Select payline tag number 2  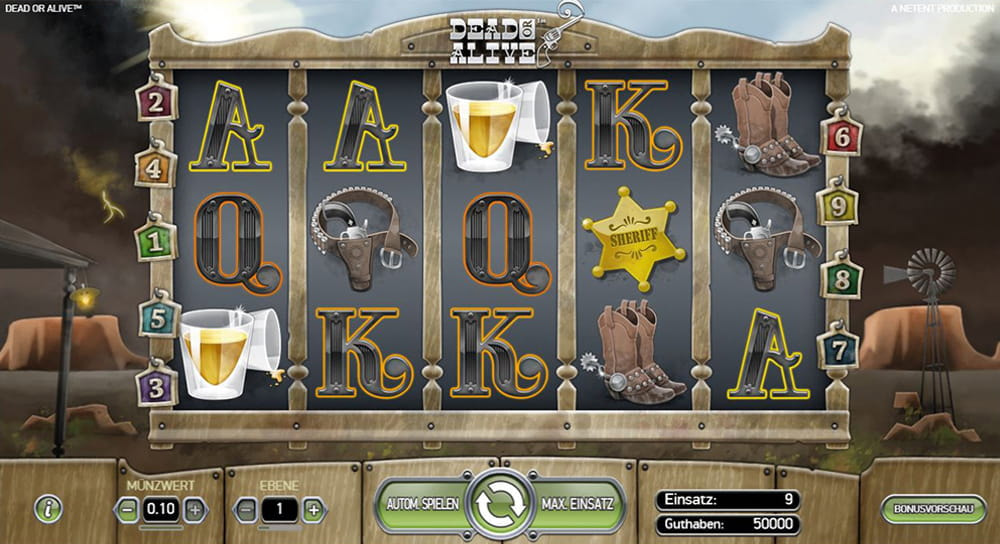click(x=157, y=100)
